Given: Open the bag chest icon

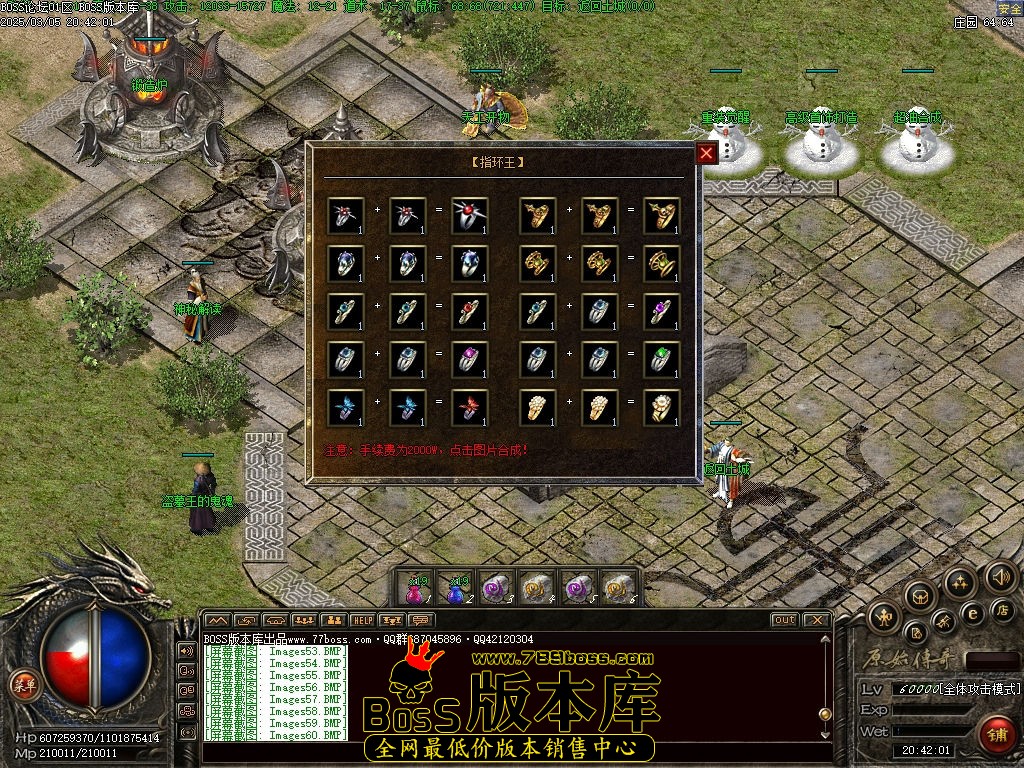Looking at the screenshot, I should [x=919, y=596].
